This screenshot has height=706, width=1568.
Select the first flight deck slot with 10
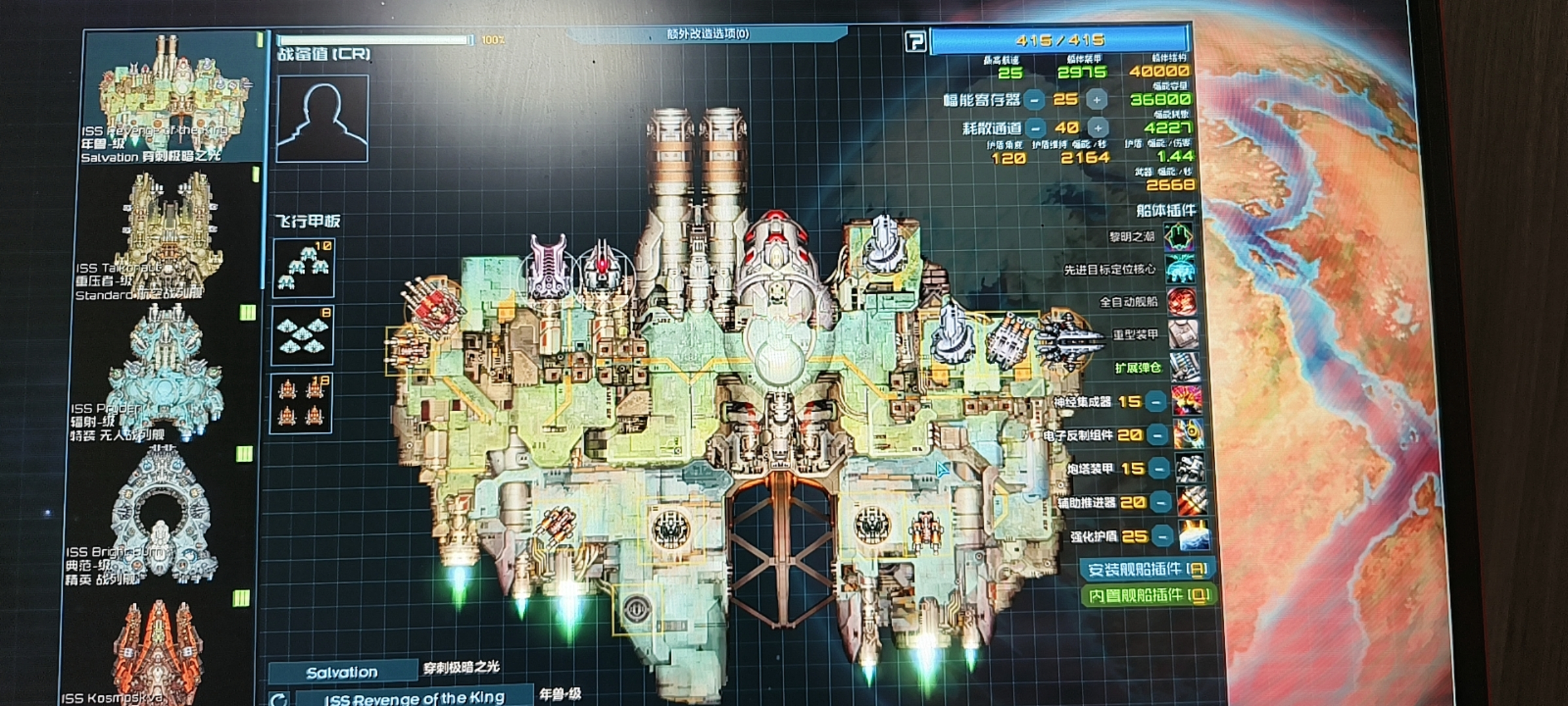tap(304, 268)
